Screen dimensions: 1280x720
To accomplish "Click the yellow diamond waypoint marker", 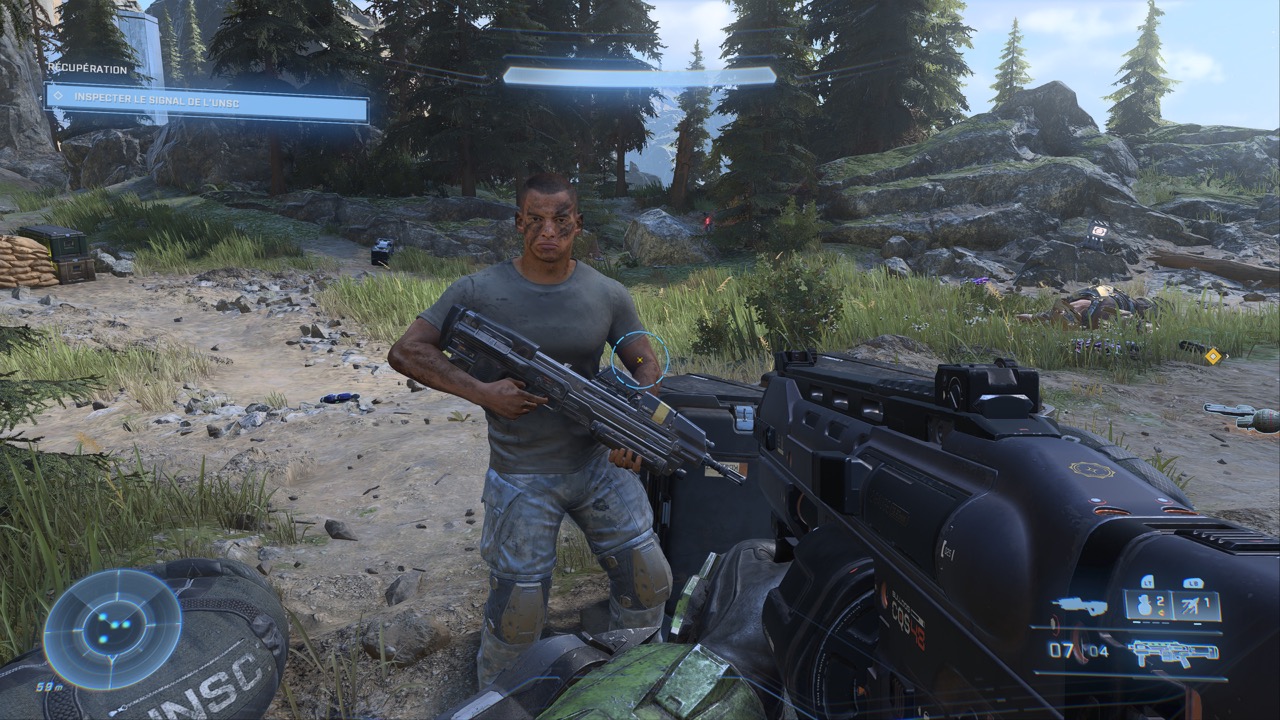I will (x=1214, y=355).
